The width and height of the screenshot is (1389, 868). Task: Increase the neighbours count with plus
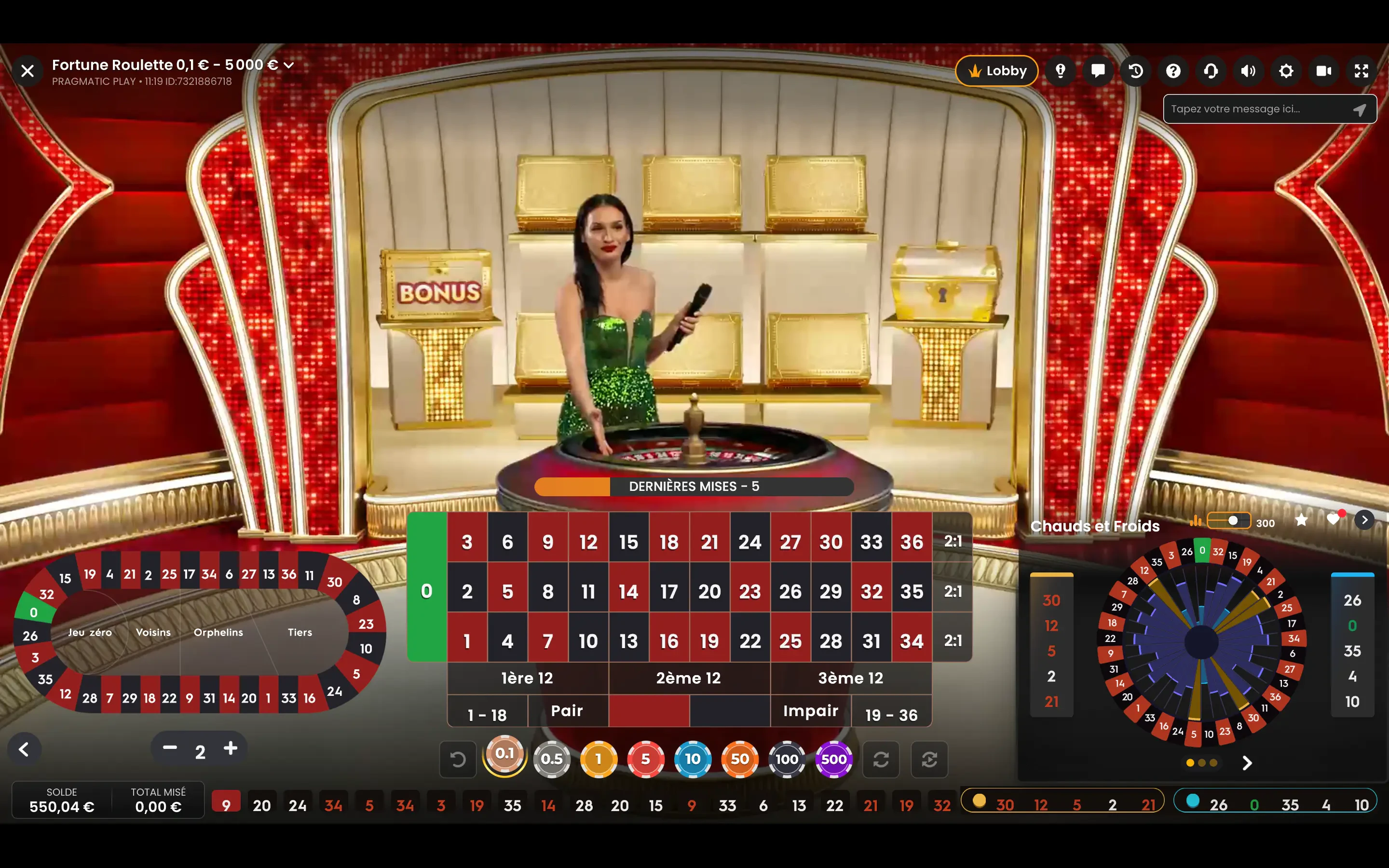click(231, 748)
